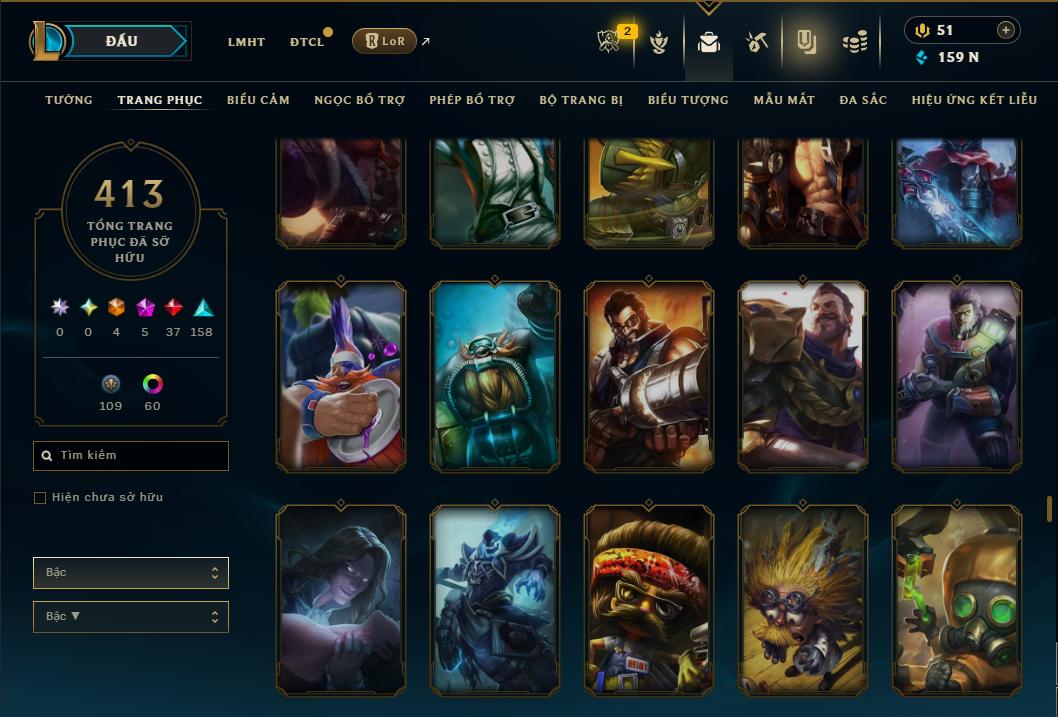Select the NGỌC BỔ TRỢ tab

359,100
